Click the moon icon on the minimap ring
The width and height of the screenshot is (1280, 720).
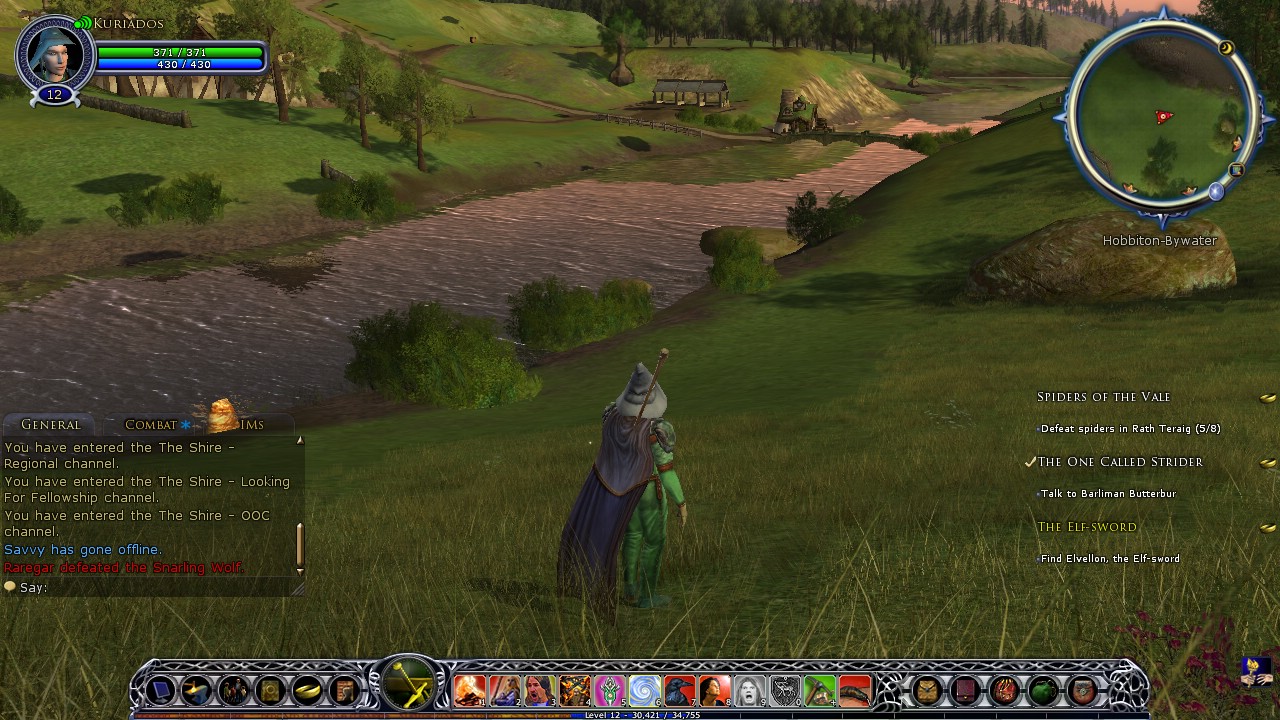tap(1226, 48)
